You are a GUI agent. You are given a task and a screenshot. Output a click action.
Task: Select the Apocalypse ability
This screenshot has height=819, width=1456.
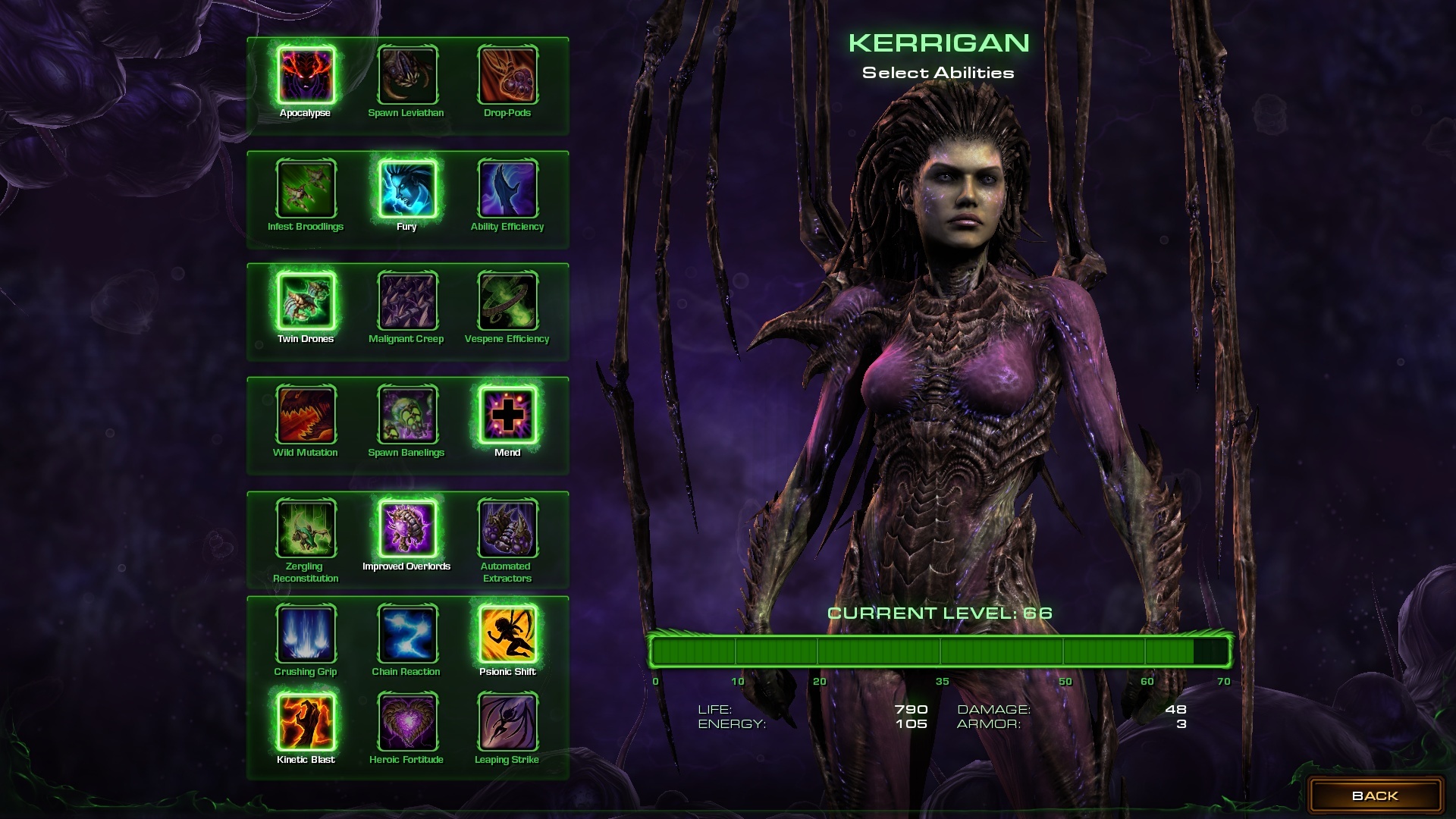coord(306,75)
